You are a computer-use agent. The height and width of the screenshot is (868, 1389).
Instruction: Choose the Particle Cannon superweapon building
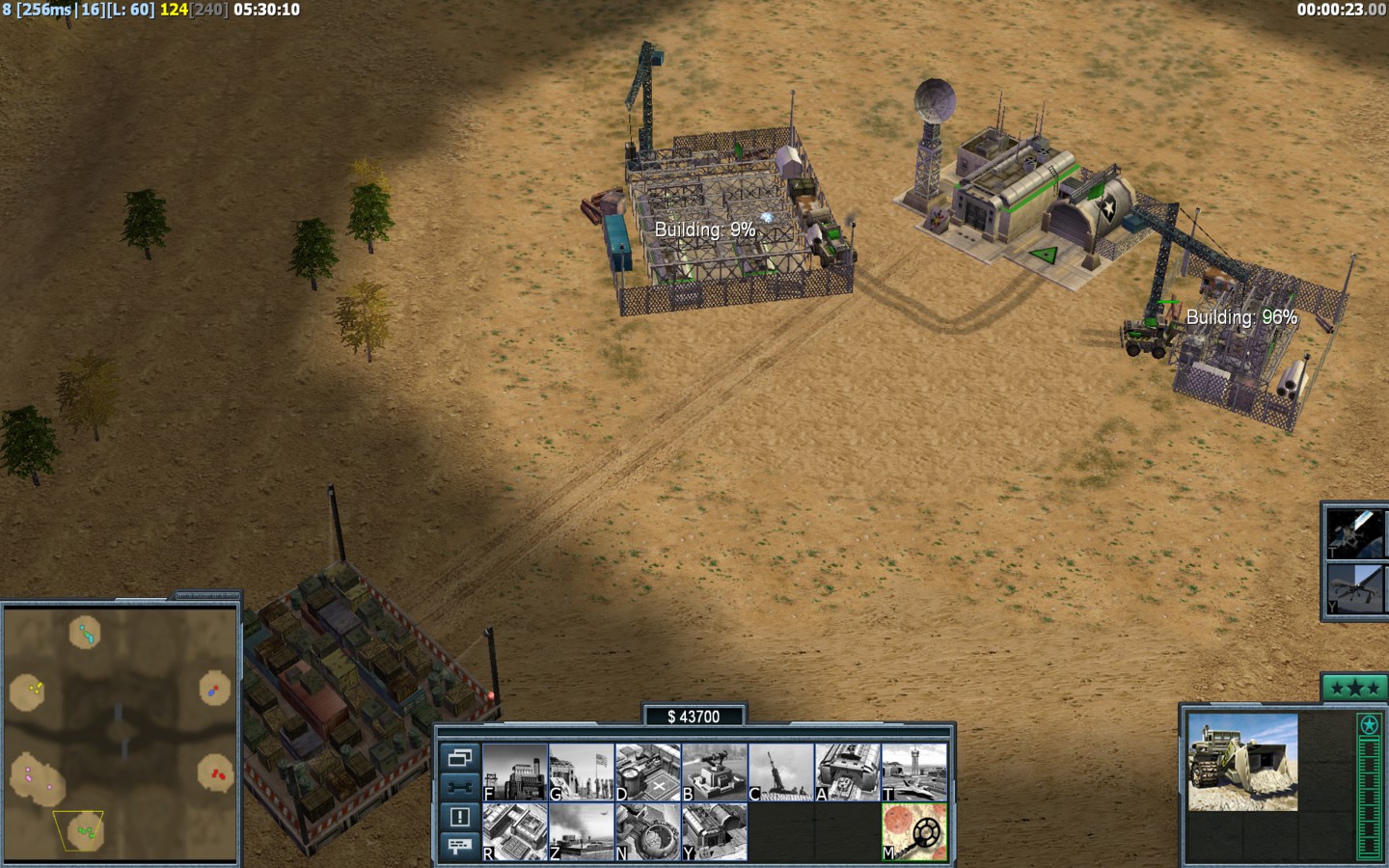pyautogui.click(x=647, y=831)
